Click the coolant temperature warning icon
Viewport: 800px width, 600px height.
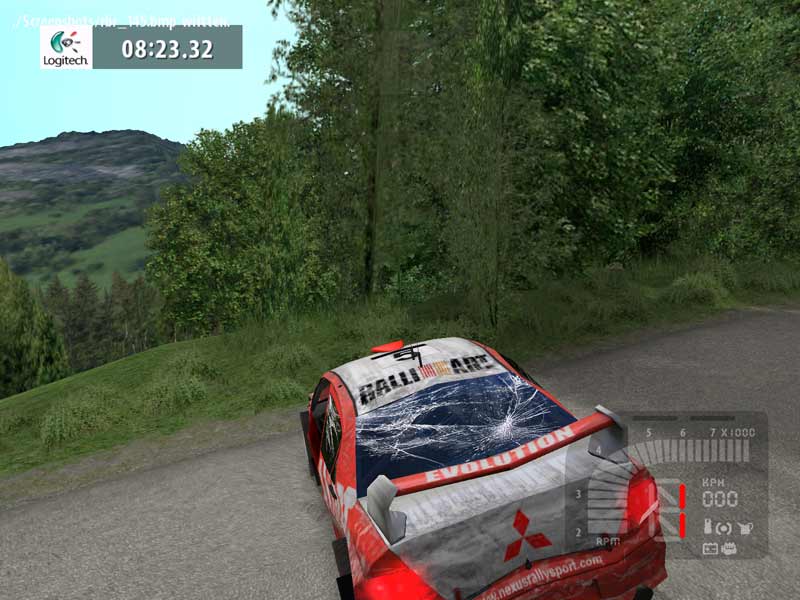[x=708, y=527]
